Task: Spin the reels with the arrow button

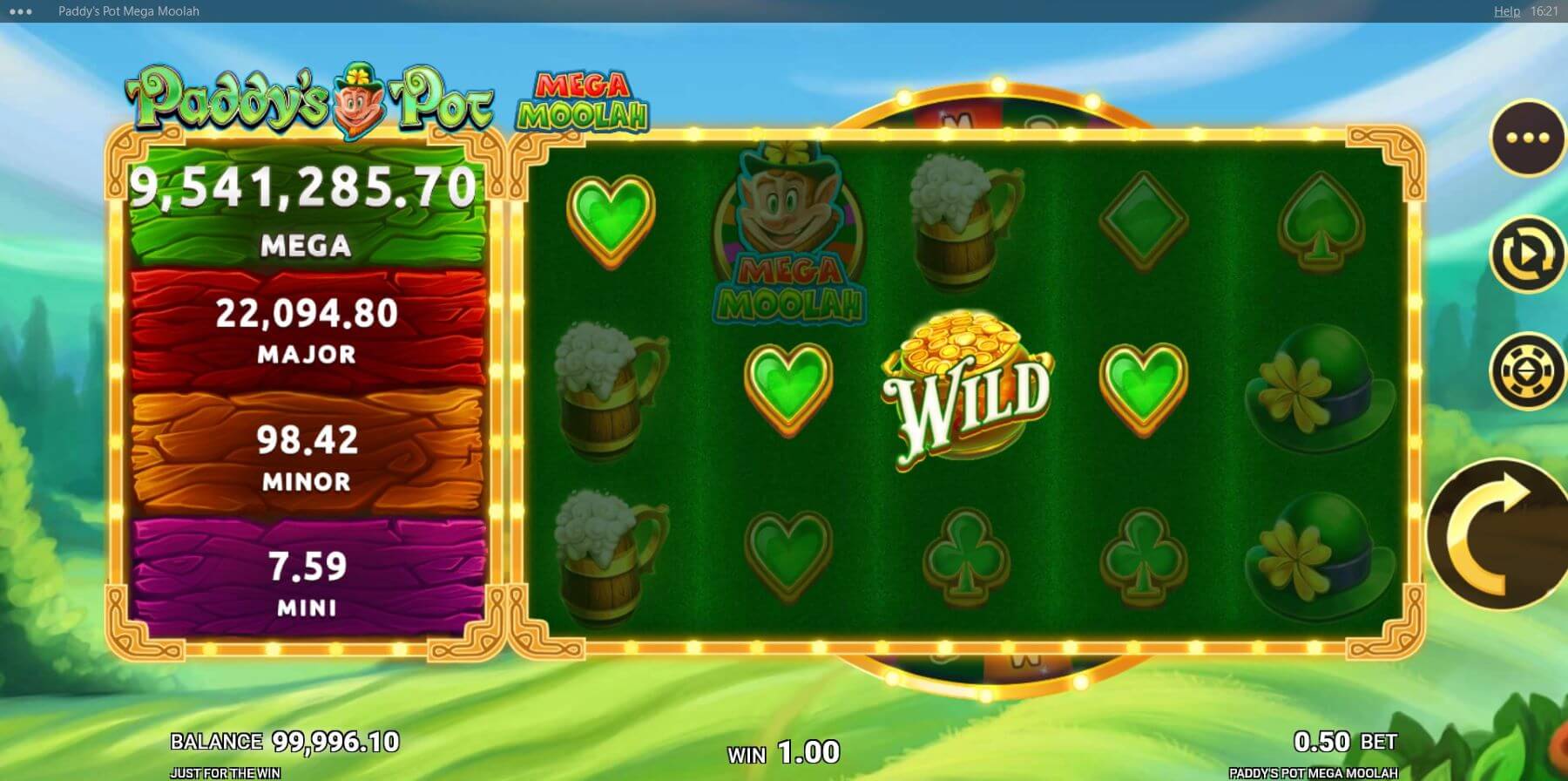Action: (1497, 533)
